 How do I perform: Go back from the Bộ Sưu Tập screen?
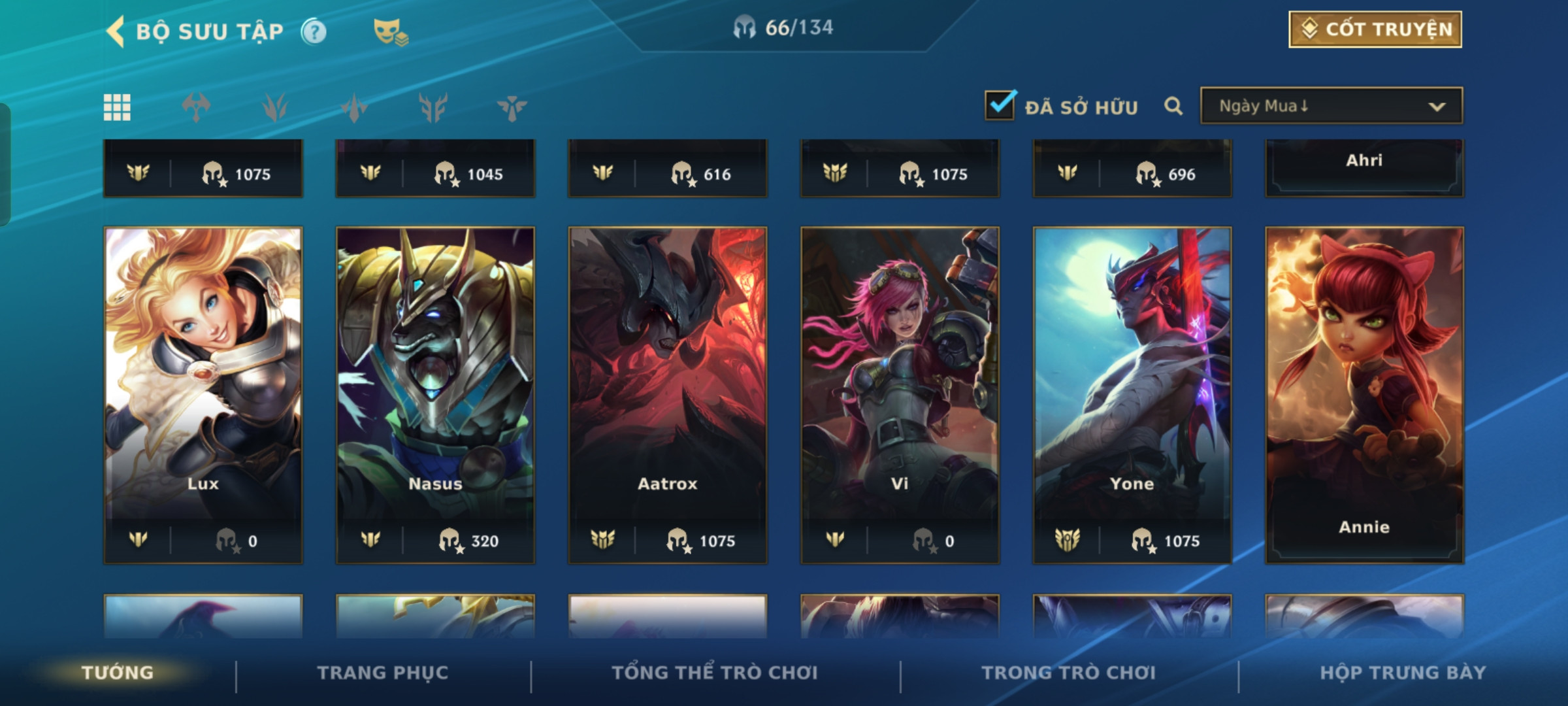(116, 31)
